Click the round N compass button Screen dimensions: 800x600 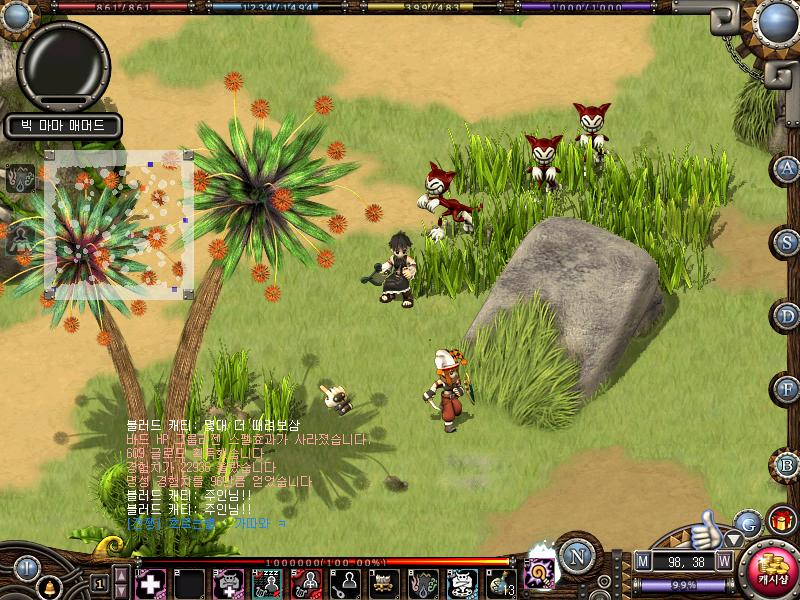(575, 555)
